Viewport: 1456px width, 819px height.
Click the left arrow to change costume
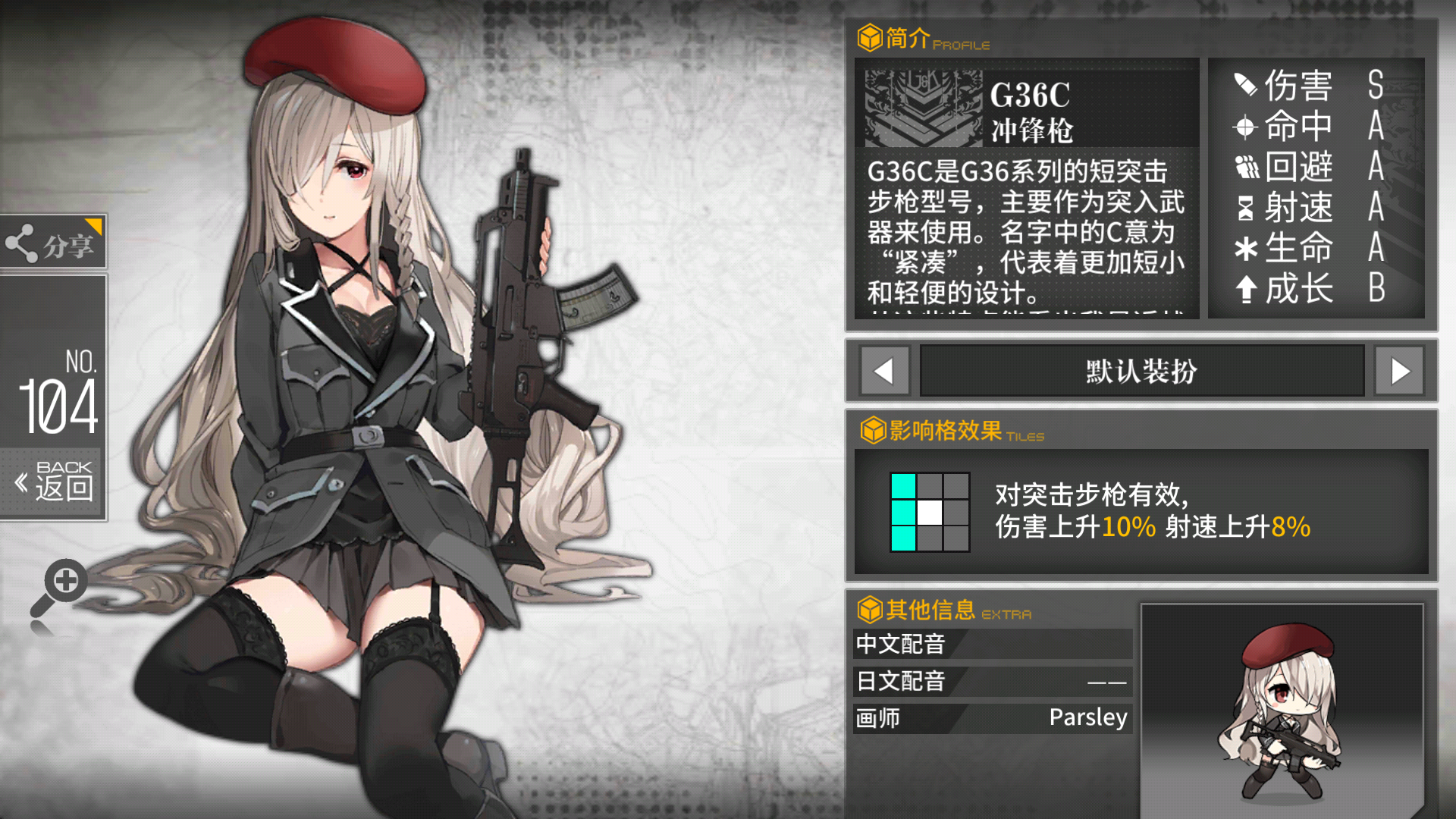(884, 371)
